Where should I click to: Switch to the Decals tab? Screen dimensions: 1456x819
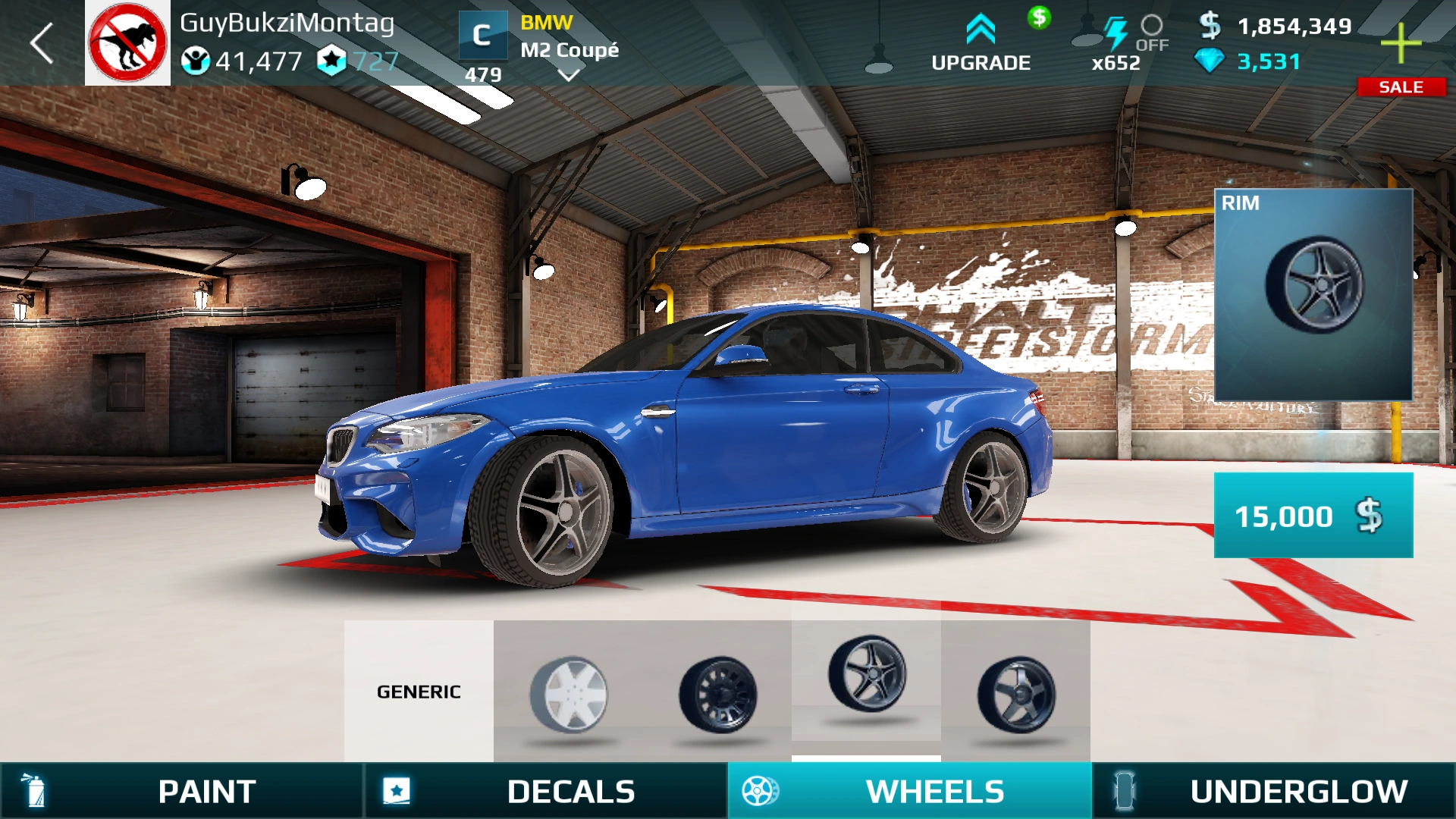[x=546, y=791]
